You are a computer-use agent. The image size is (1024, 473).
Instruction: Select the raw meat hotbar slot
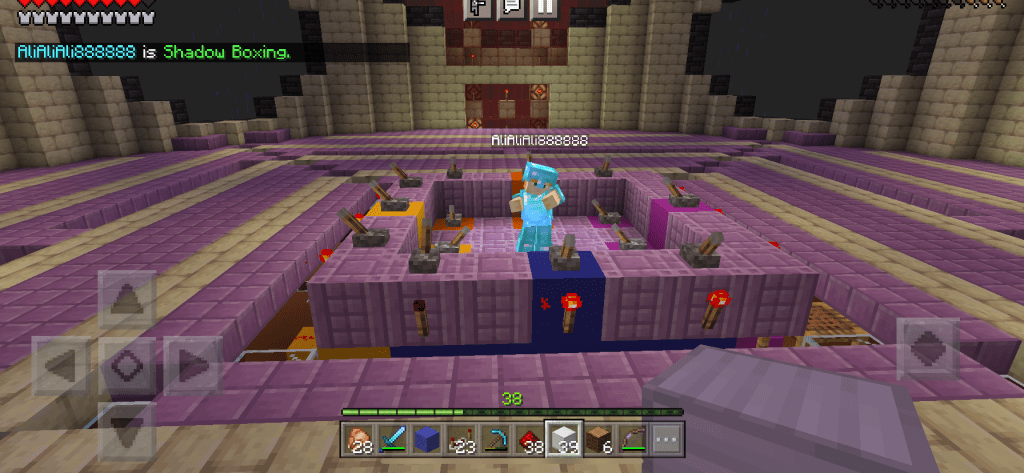point(357,438)
